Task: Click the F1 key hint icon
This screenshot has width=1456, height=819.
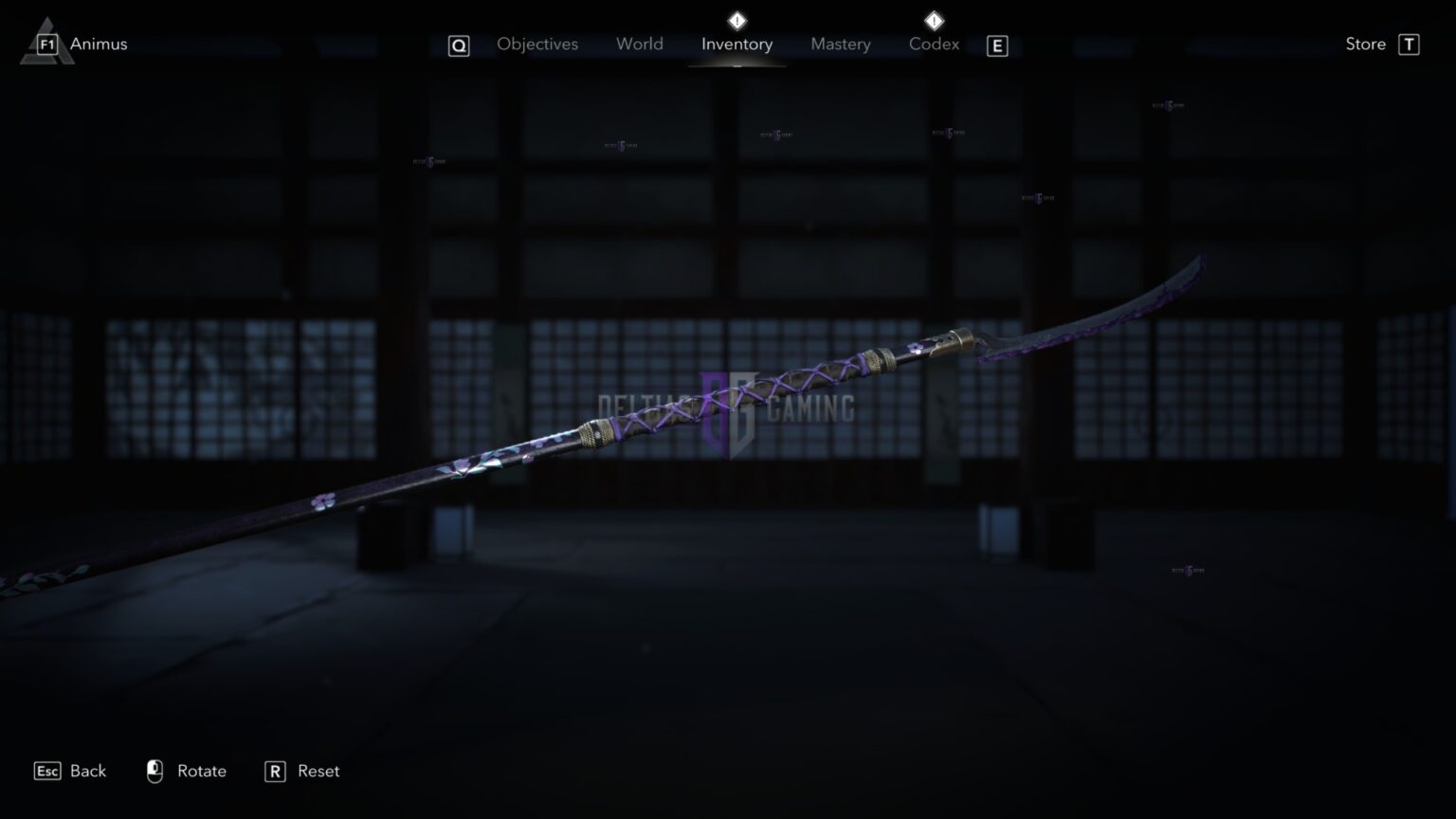Action: [x=48, y=44]
